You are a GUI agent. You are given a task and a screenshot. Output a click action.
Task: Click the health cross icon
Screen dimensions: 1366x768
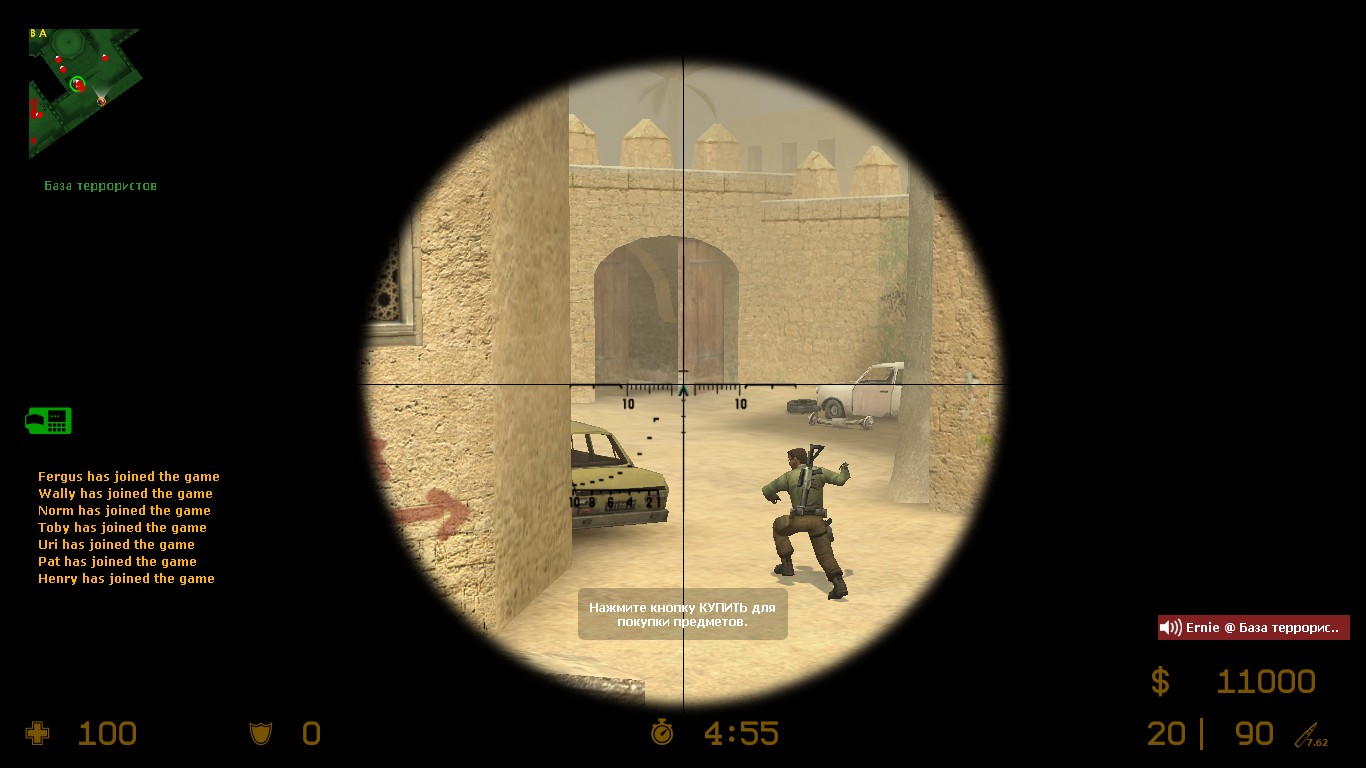tap(36, 733)
